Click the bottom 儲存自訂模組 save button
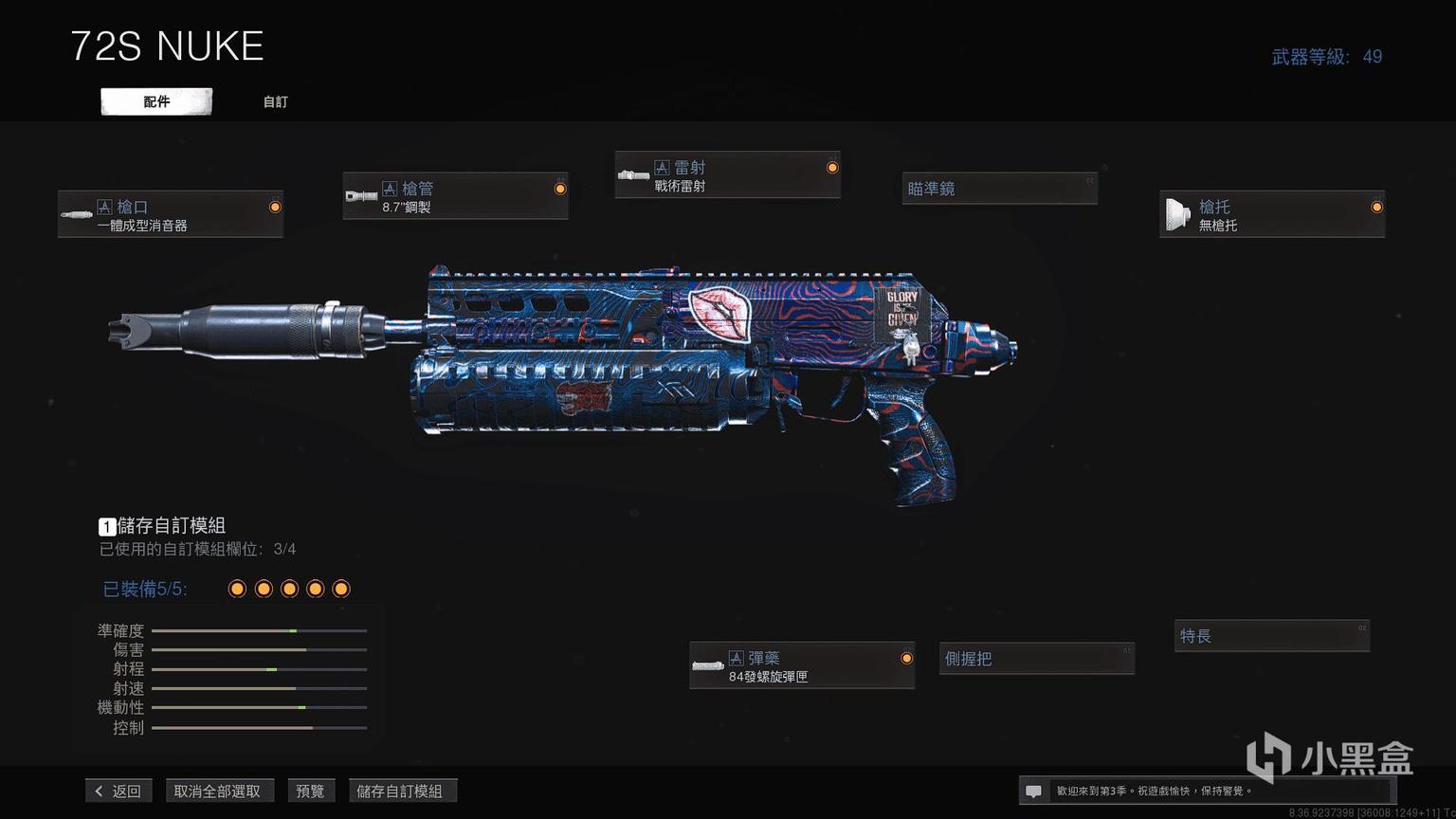This screenshot has height=819, width=1456. coord(400,791)
